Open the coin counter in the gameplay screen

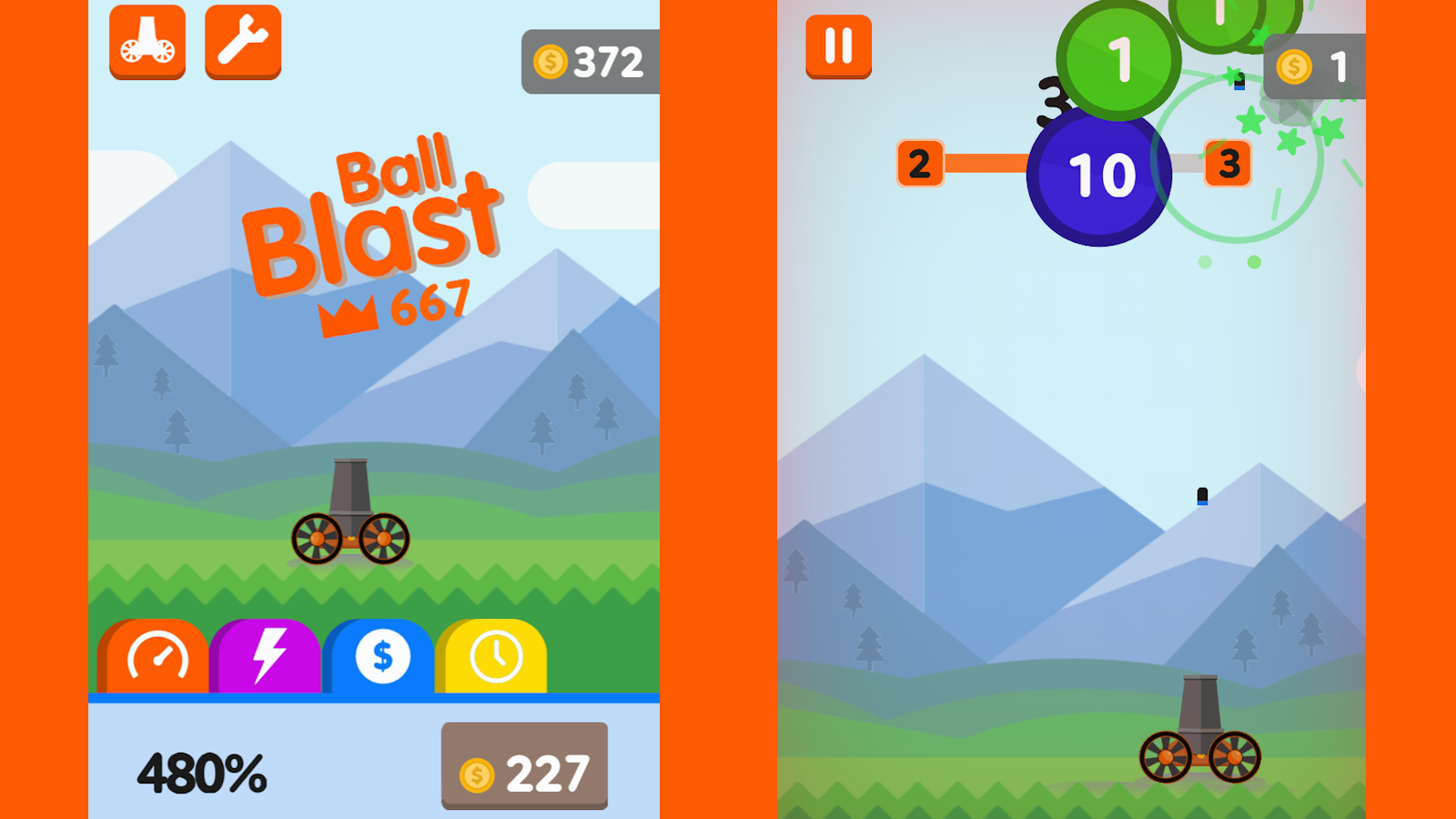pos(1313,66)
